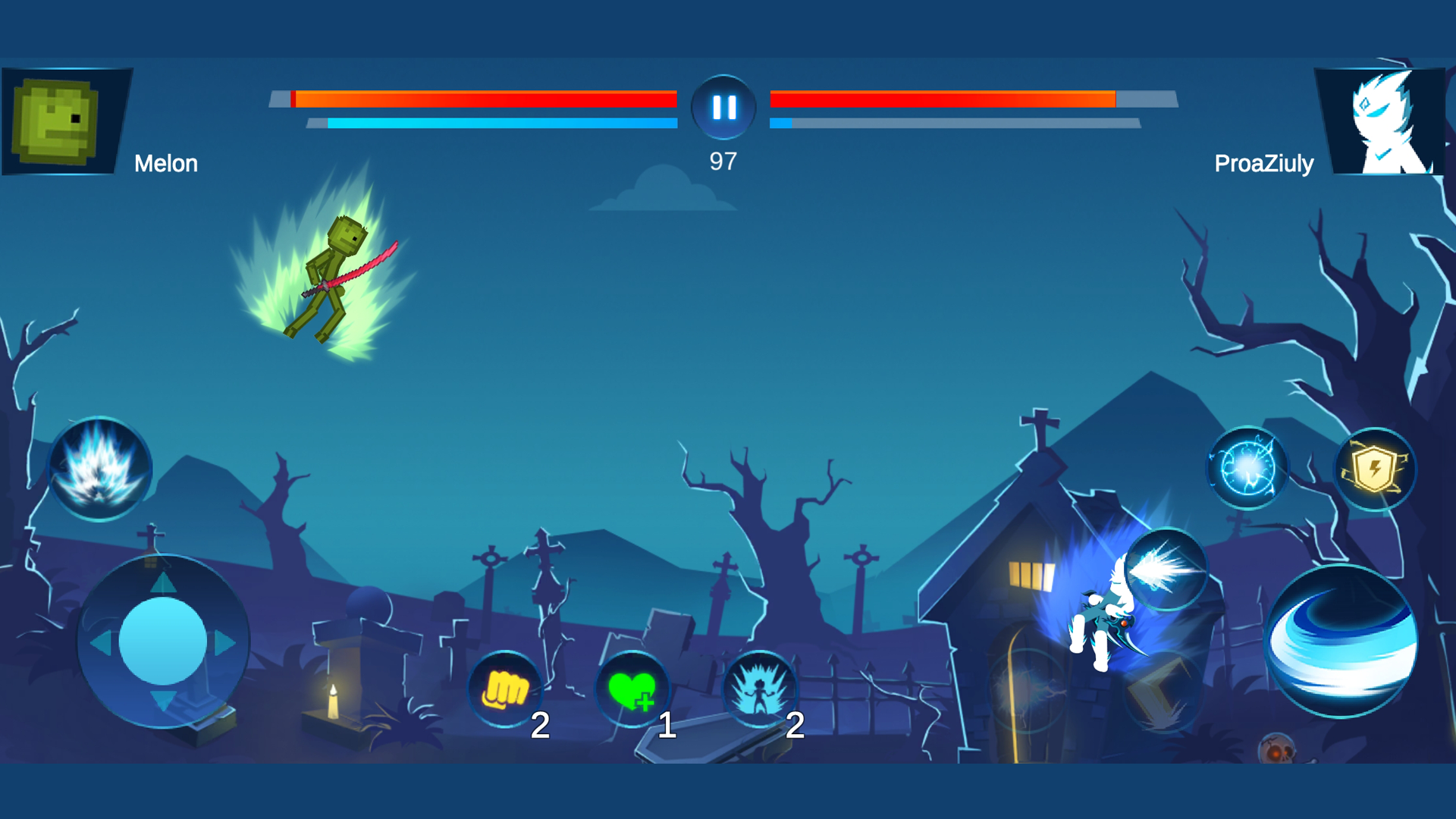Tap the center of the movement joystick

tap(162, 641)
